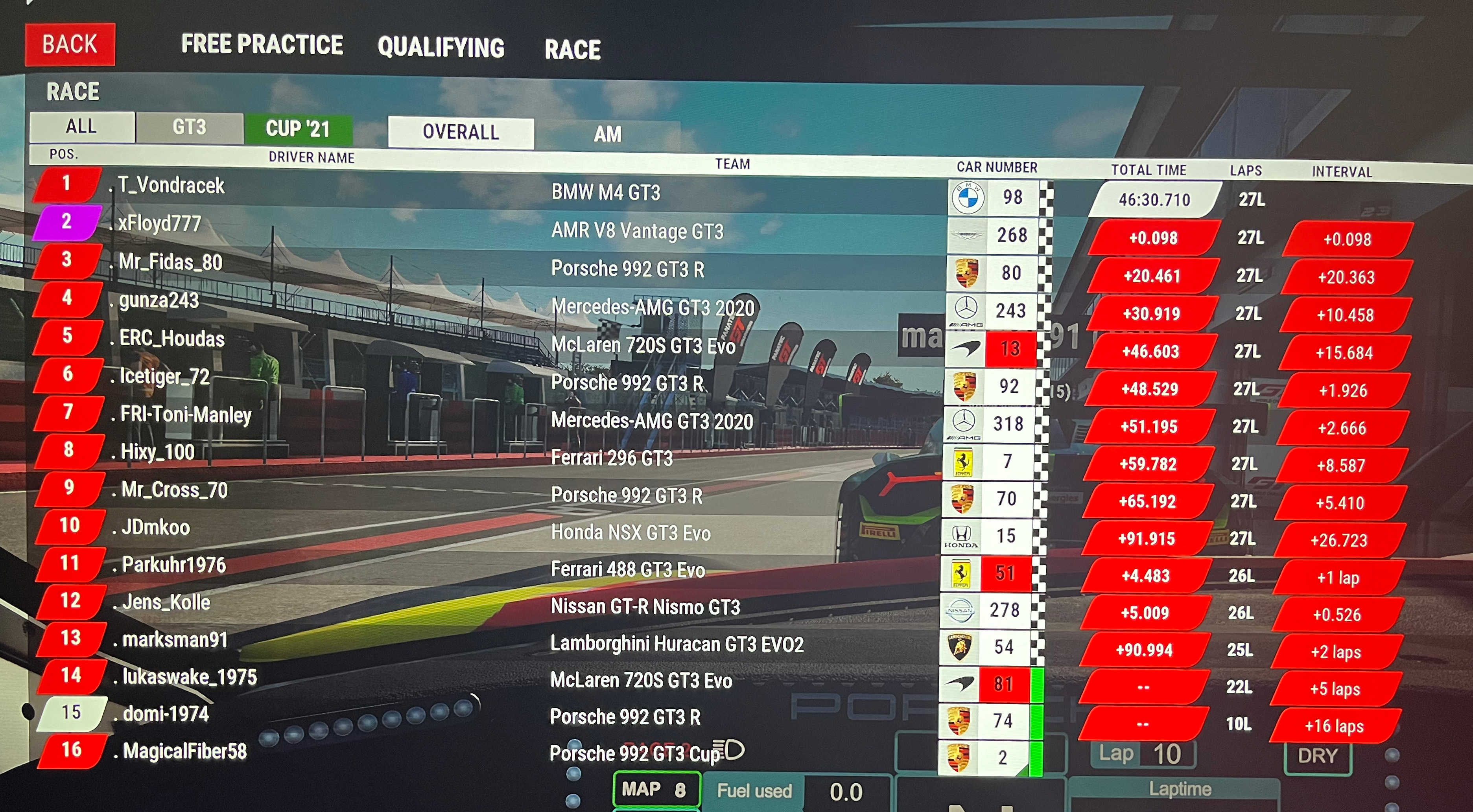Image resolution: width=1473 pixels, height=812 pixels.
Task: Click the red BACK button
Action: click(70, 44)
